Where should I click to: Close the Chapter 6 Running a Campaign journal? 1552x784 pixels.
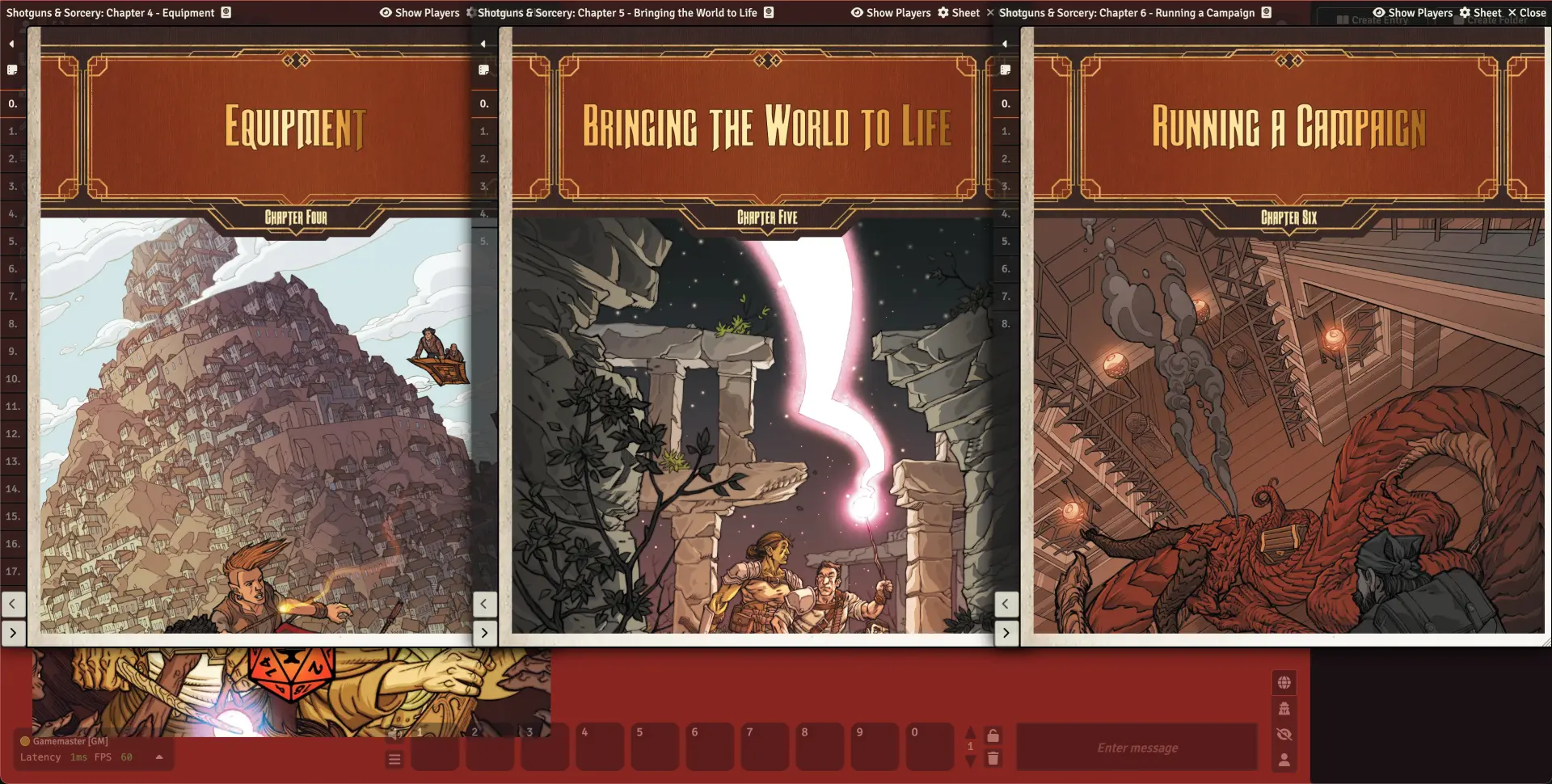[x=1526, y=13]
